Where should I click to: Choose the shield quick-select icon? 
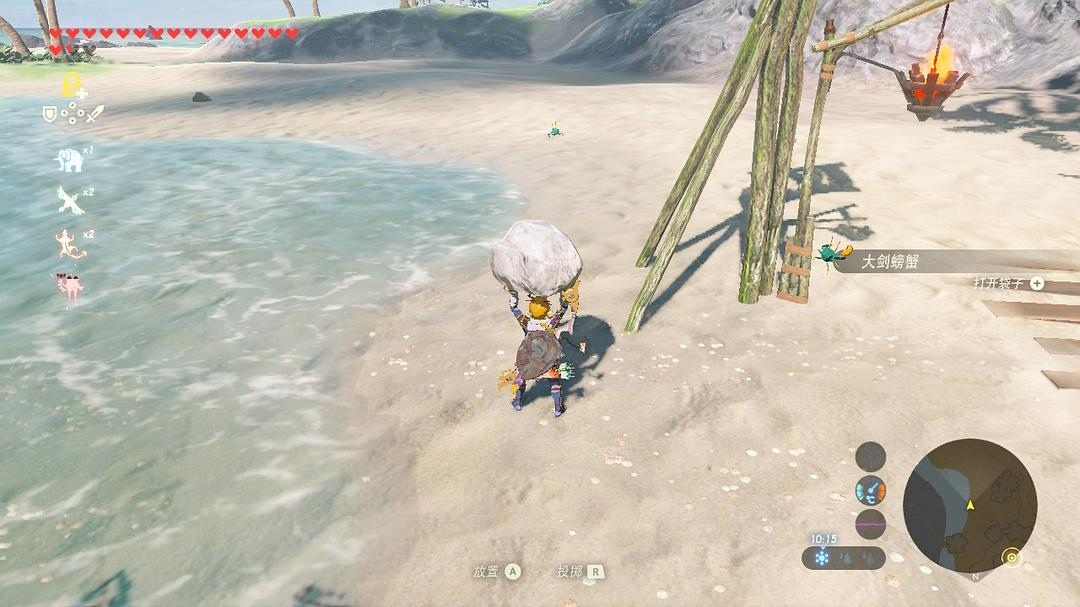point(49,115)
